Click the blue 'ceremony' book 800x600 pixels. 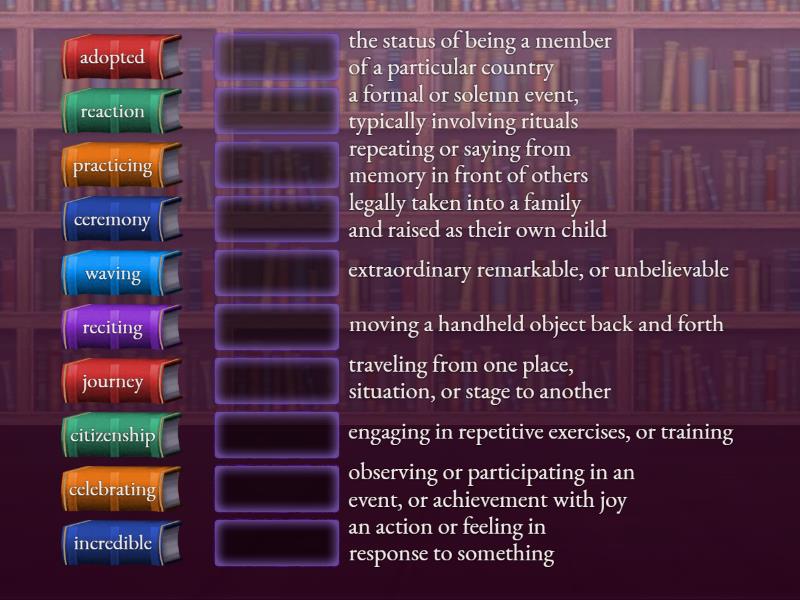pyautogui.click(x=119, y=220)
